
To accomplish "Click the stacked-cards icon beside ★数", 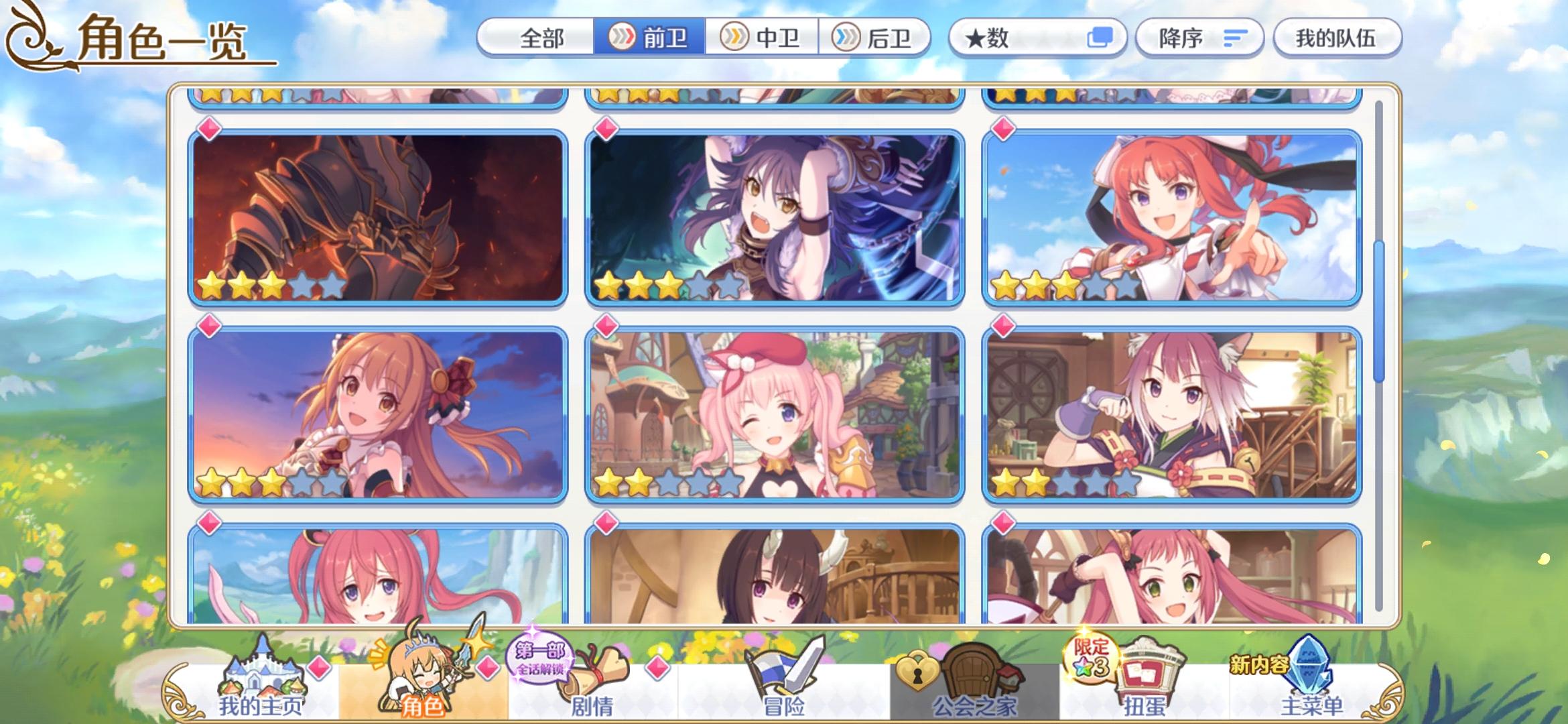I will 1105,38.
